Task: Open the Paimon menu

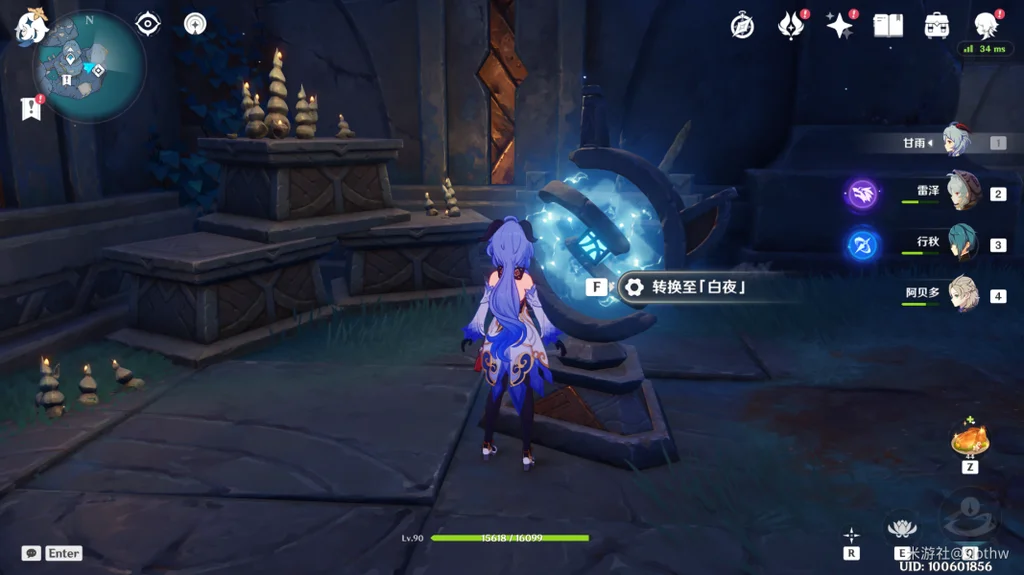Action: click(x=30, y=24)
